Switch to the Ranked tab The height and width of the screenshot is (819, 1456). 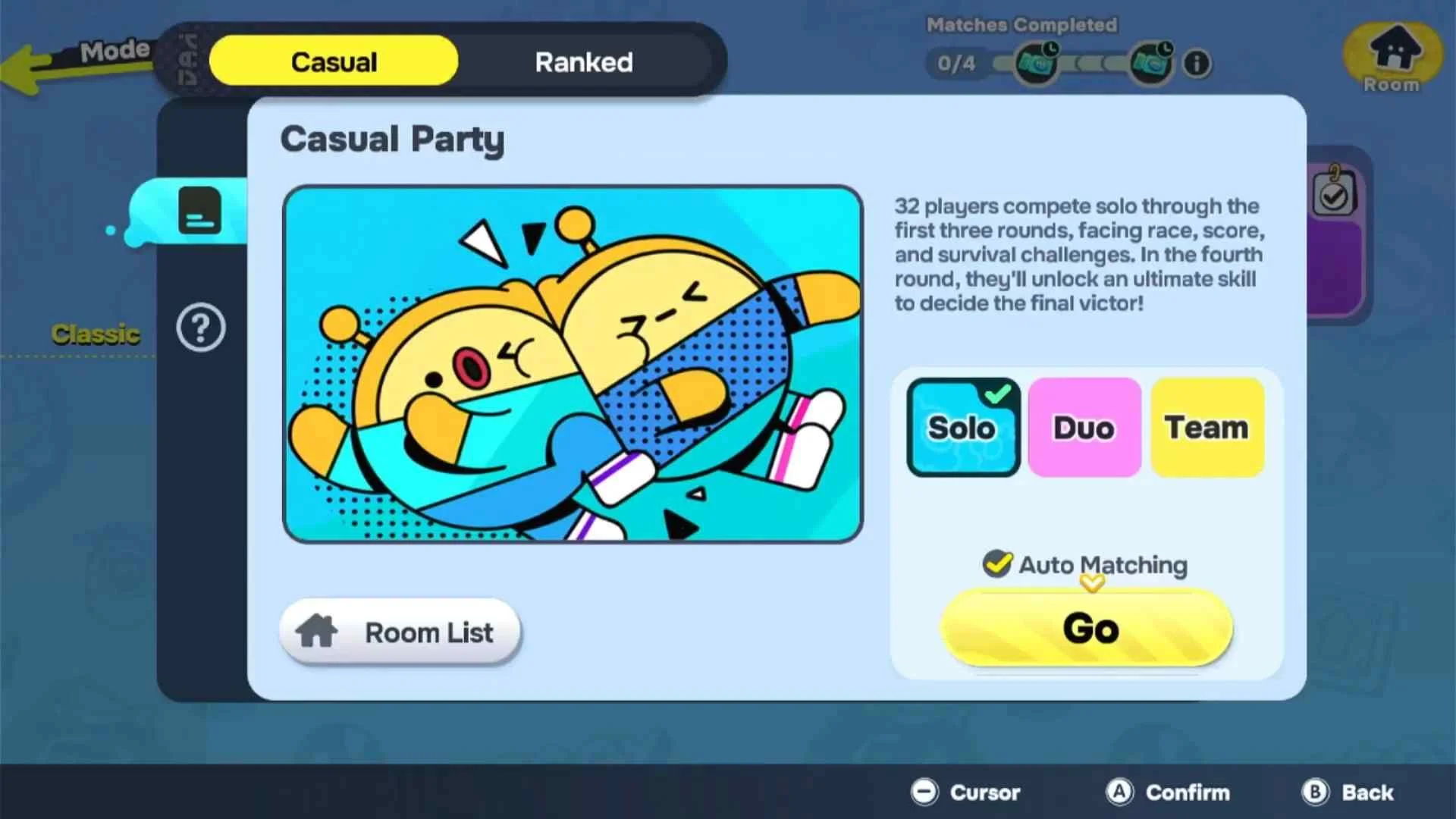584,61
